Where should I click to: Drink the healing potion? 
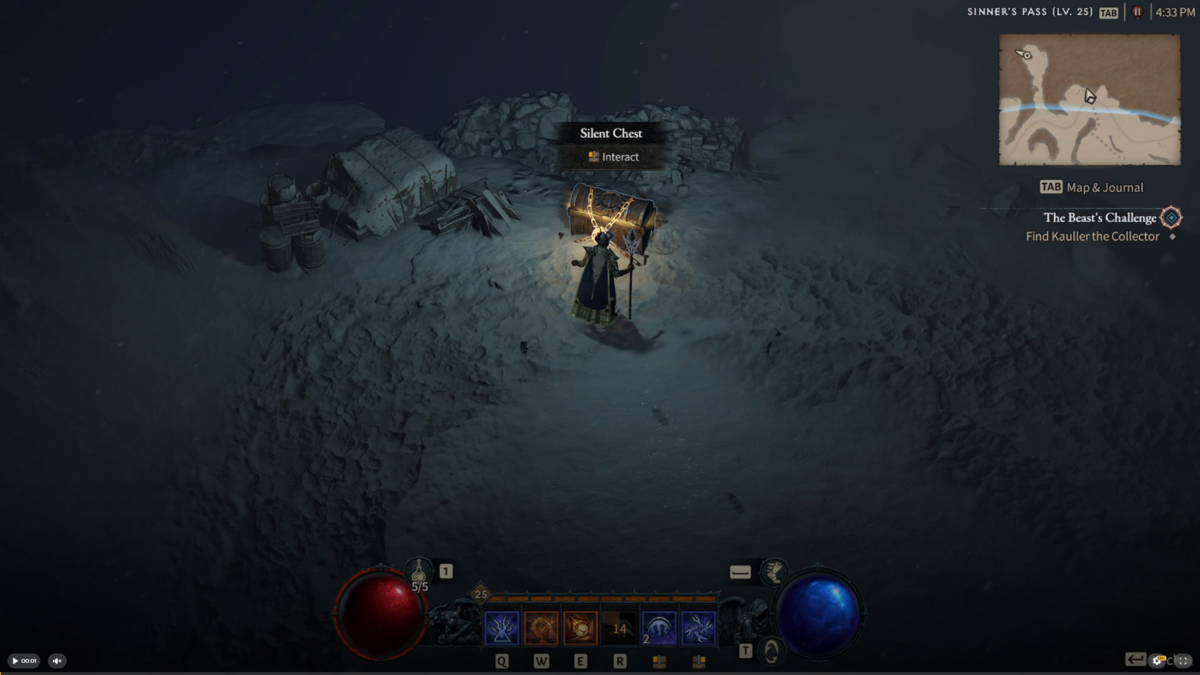click(x=419, y=571)
